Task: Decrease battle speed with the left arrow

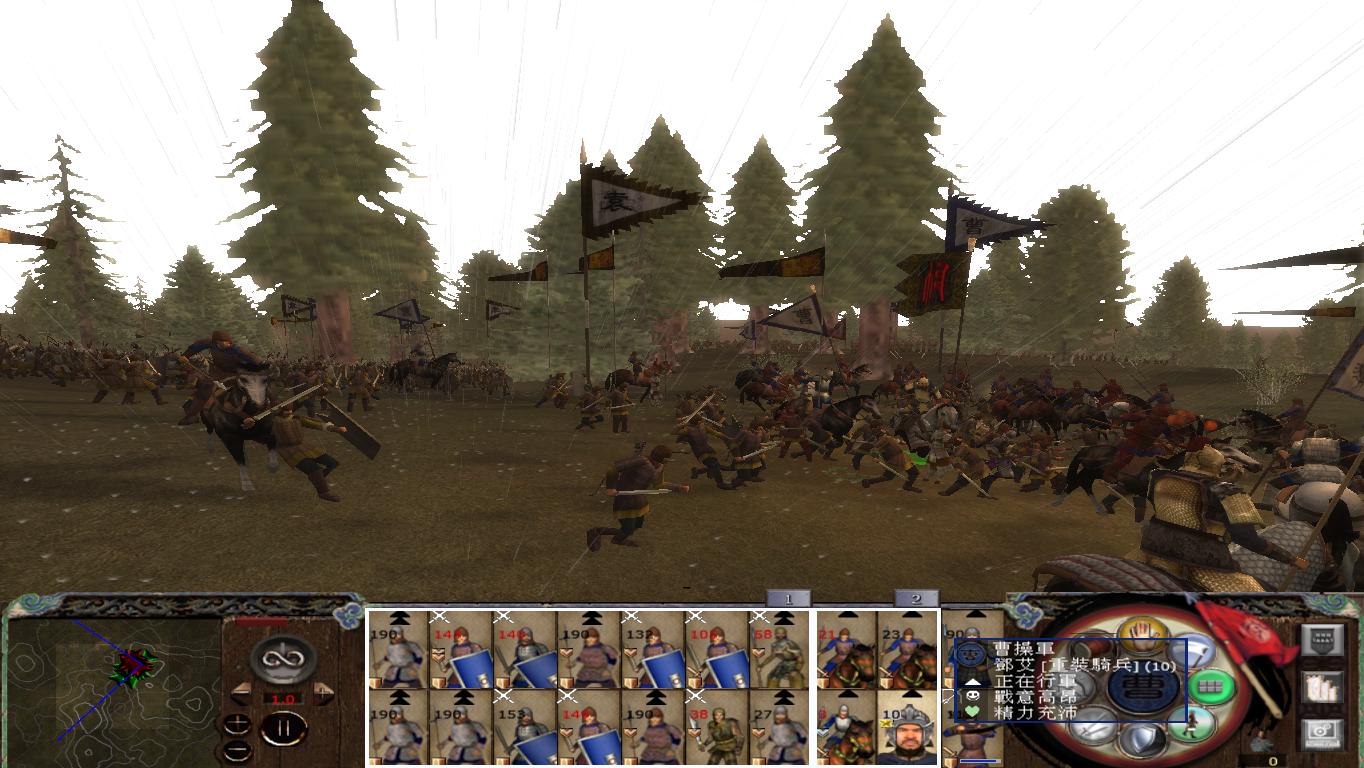Action: tap(241, 692)
